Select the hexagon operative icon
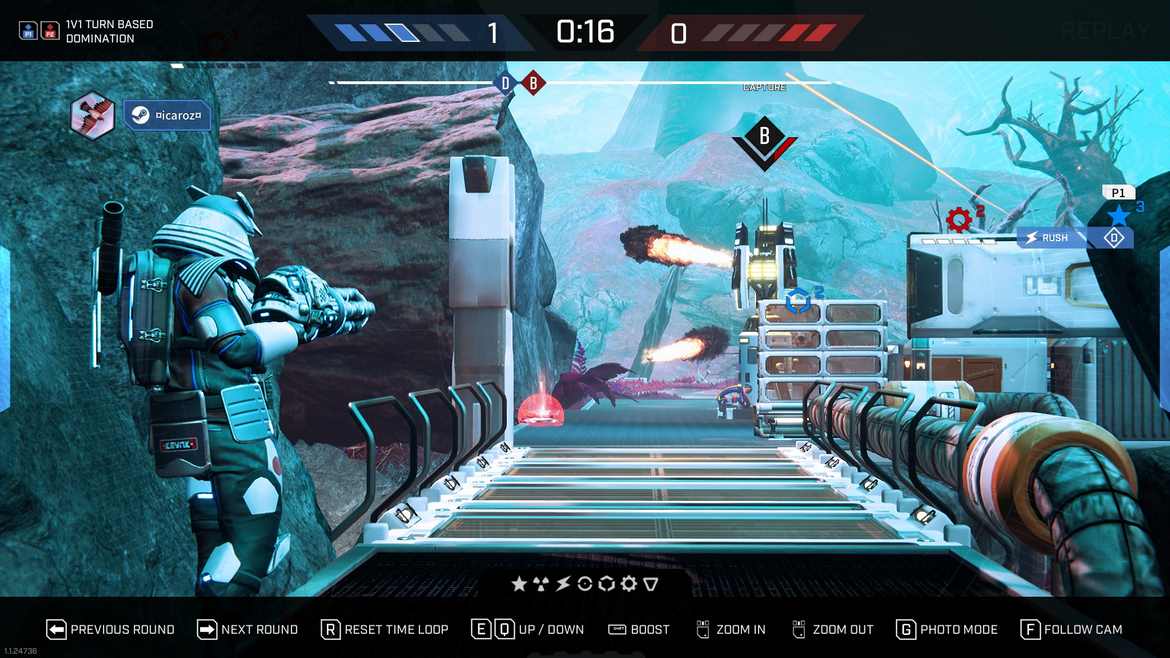This screenshot has height=658, width=1170. coord(607,584)
